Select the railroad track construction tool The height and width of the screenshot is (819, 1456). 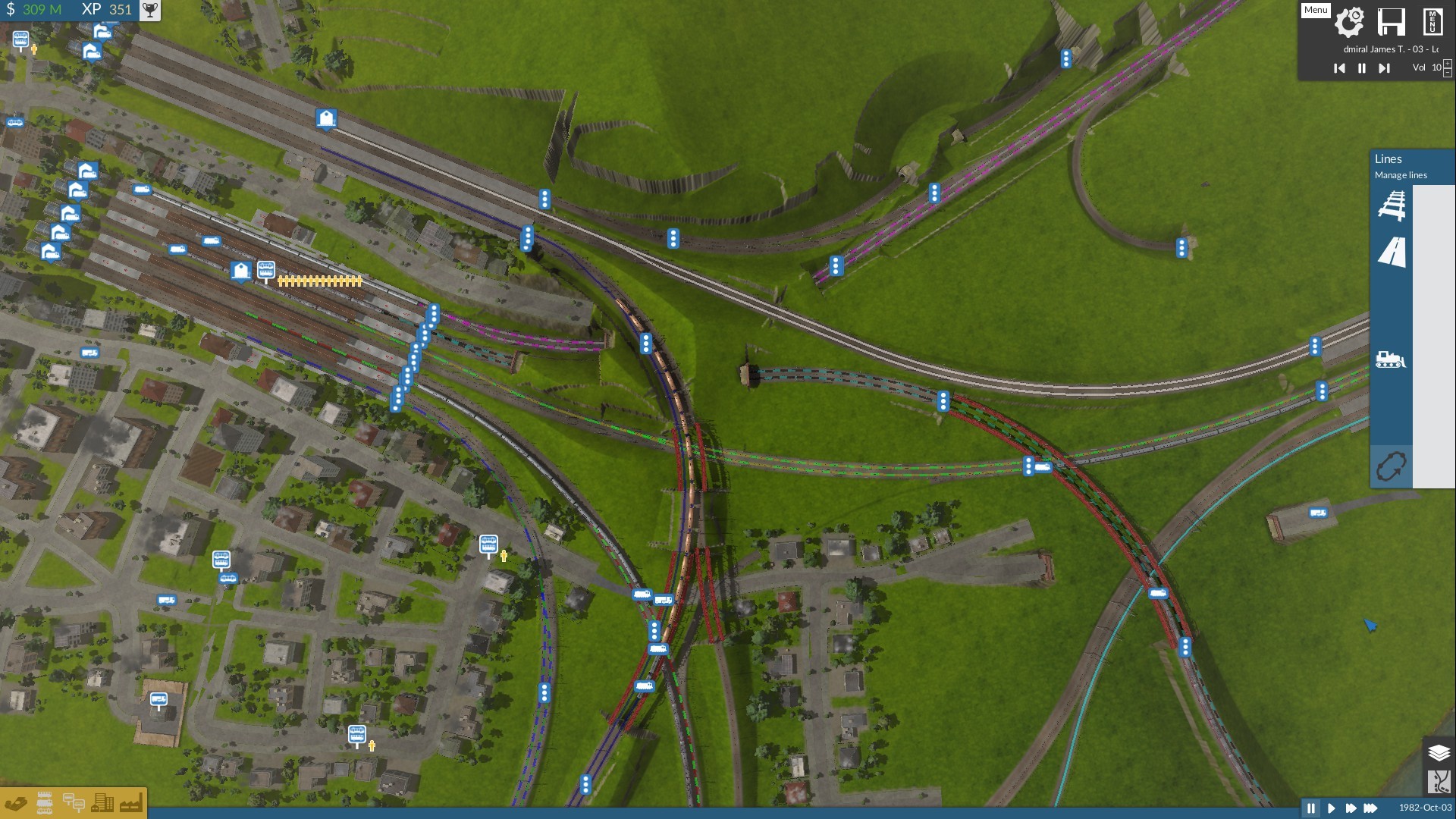tap(1391, 206)
